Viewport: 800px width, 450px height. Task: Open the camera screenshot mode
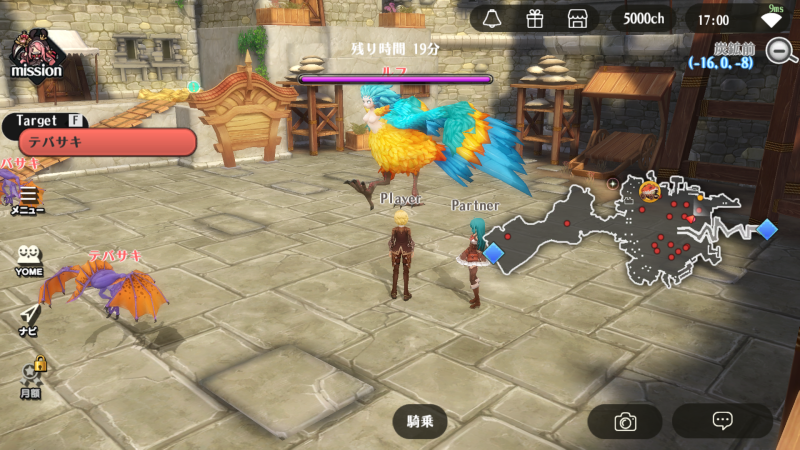point(625,421)
